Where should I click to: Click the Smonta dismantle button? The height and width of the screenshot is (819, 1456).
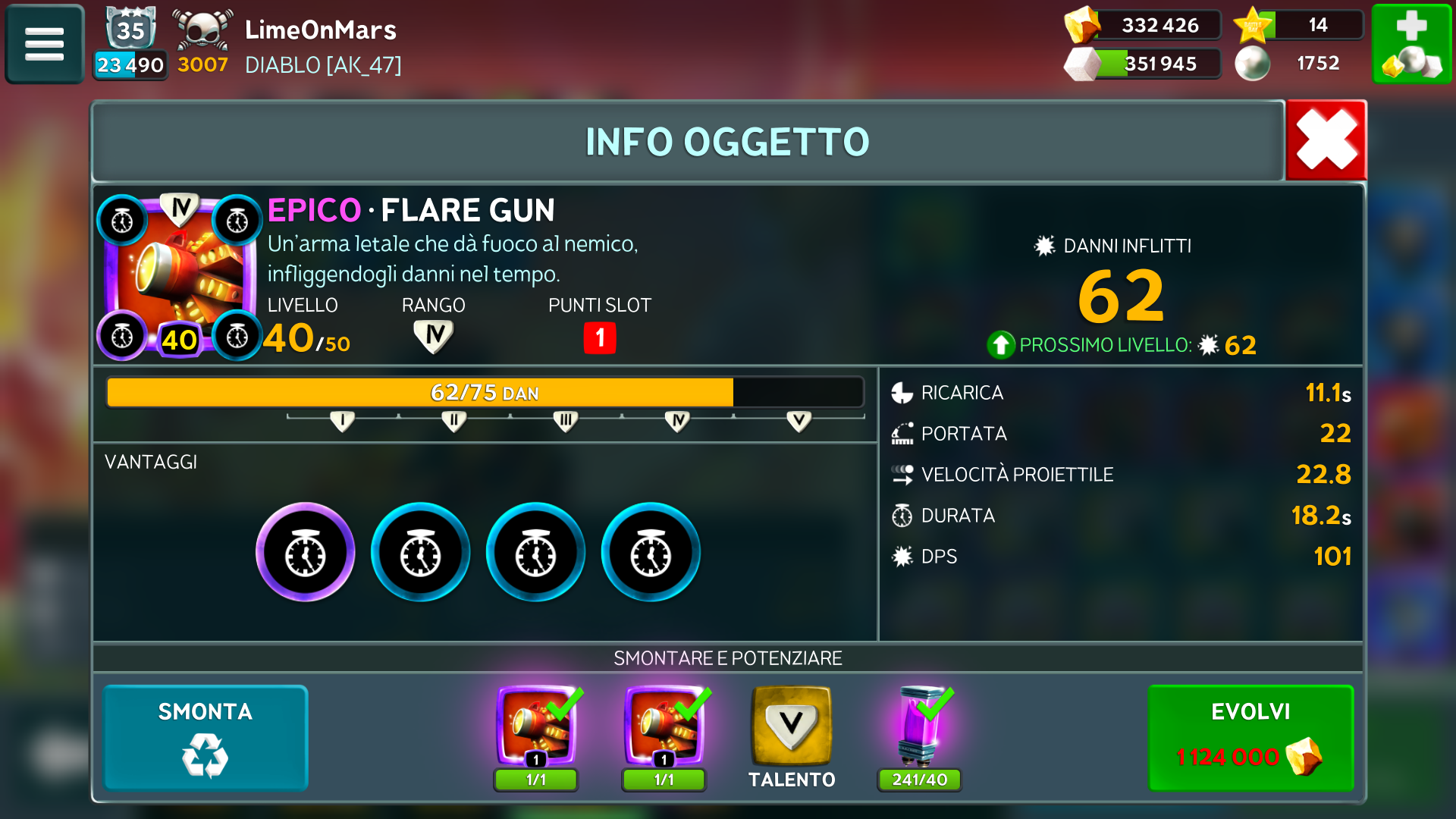(206, 738)
